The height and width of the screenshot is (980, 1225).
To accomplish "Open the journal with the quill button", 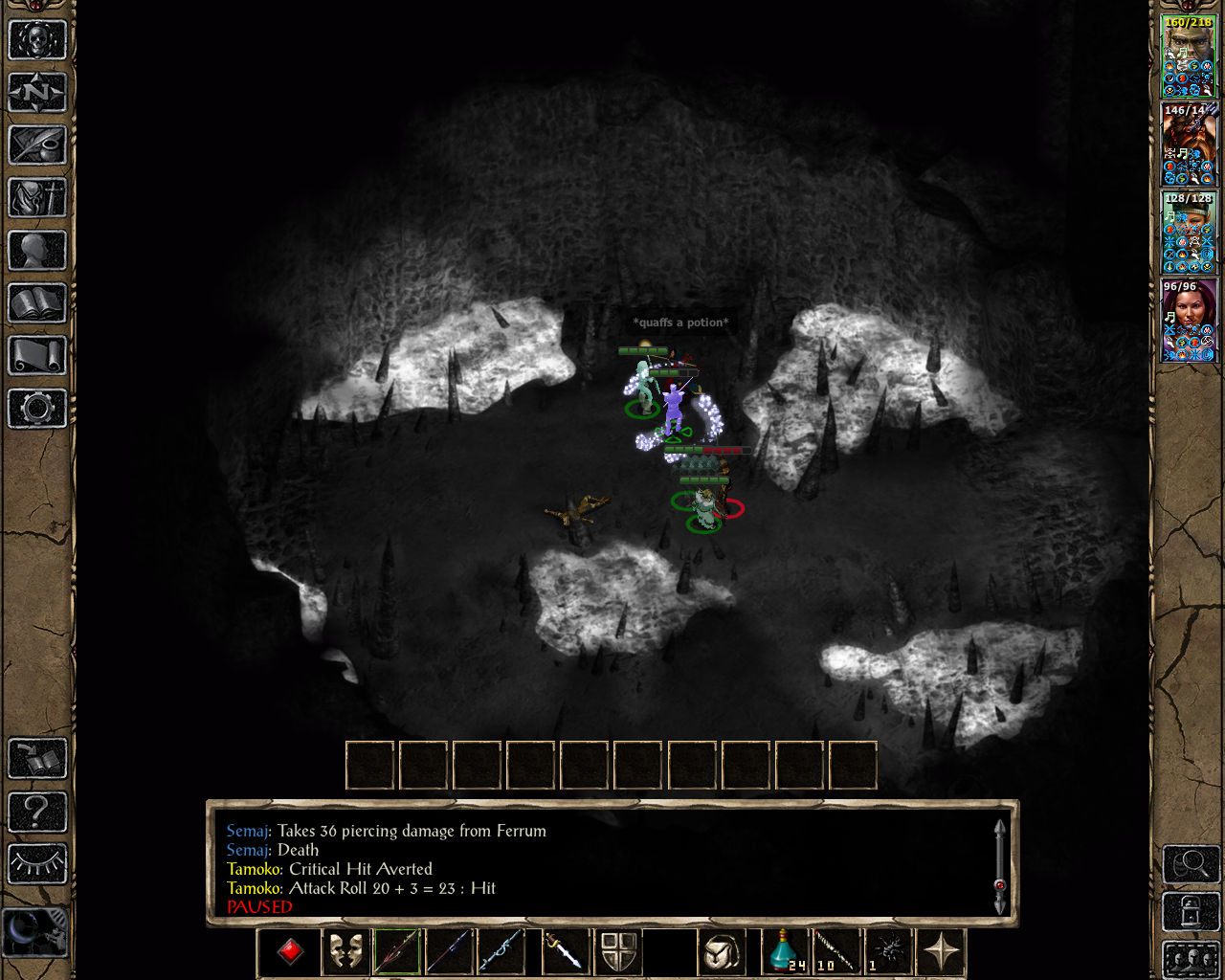I will 37,145.
